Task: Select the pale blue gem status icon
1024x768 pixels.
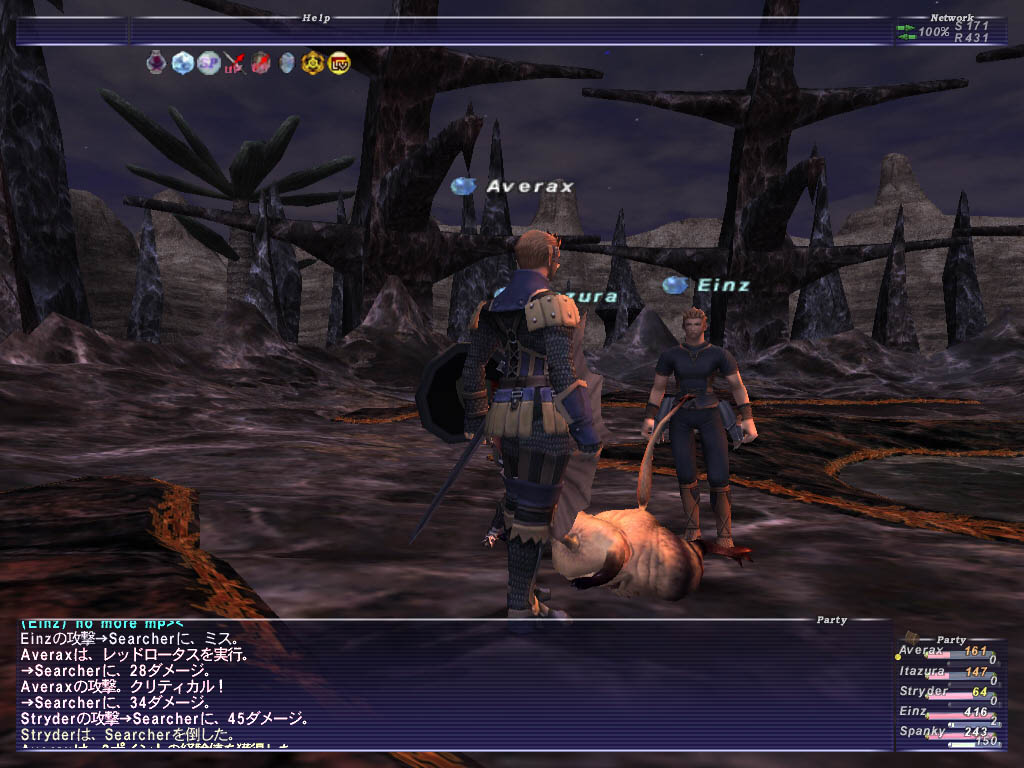Action: point(287,63)
